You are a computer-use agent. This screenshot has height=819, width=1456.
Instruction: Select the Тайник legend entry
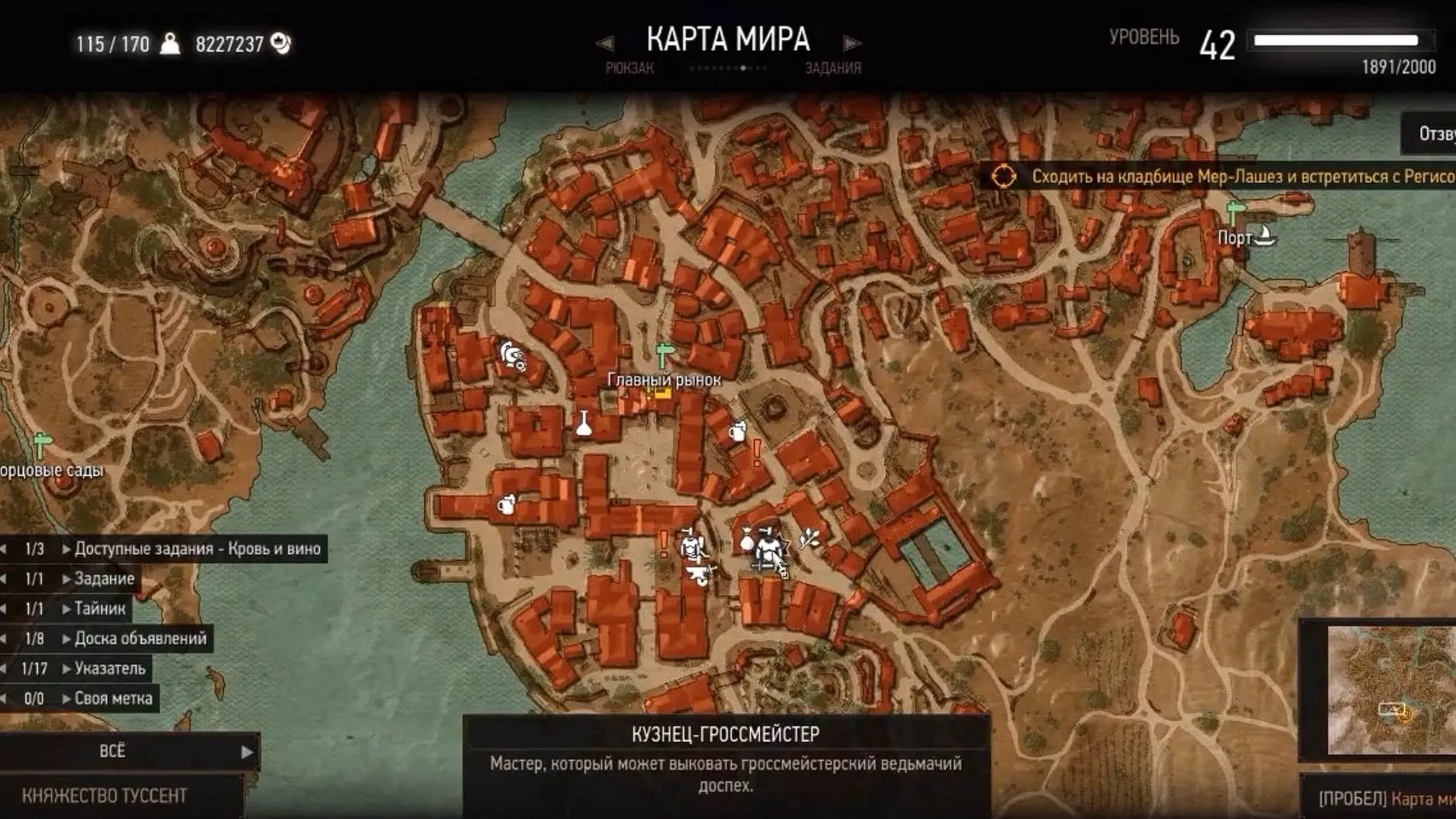pyautogui.click(x=99, y=609)
